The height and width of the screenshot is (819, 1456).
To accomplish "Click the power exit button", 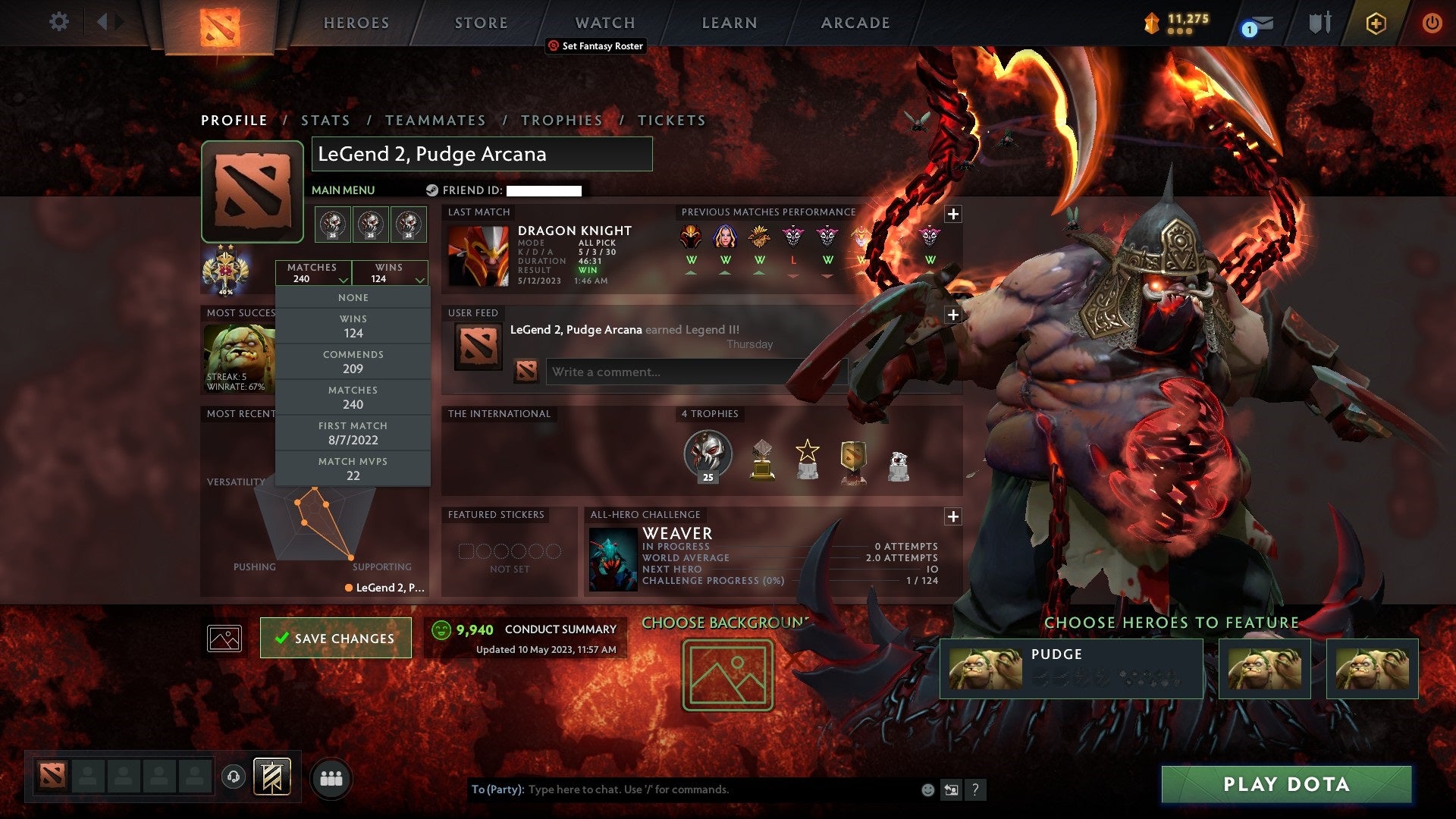I will (1432, 22).
